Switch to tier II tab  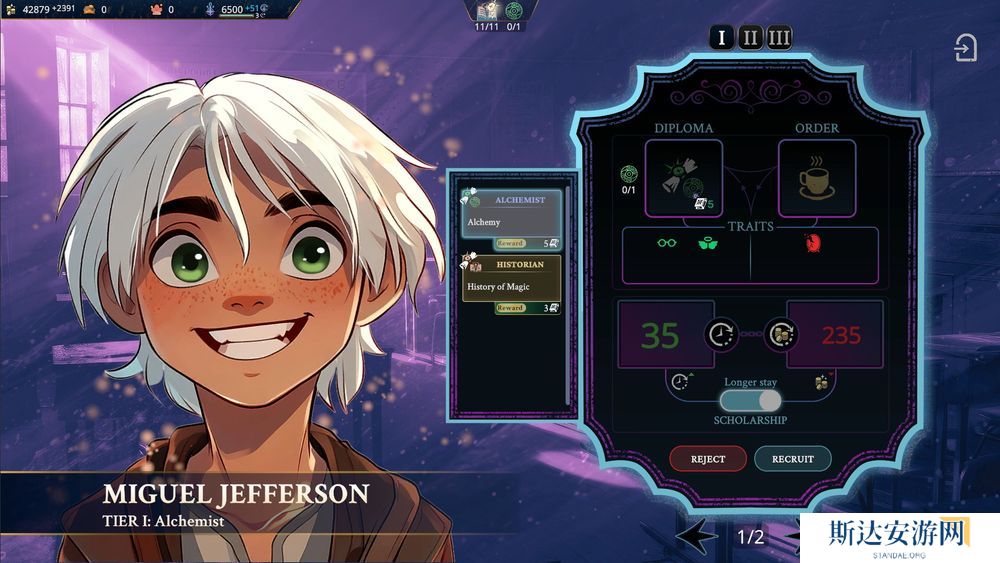click(x=750, y=39)
